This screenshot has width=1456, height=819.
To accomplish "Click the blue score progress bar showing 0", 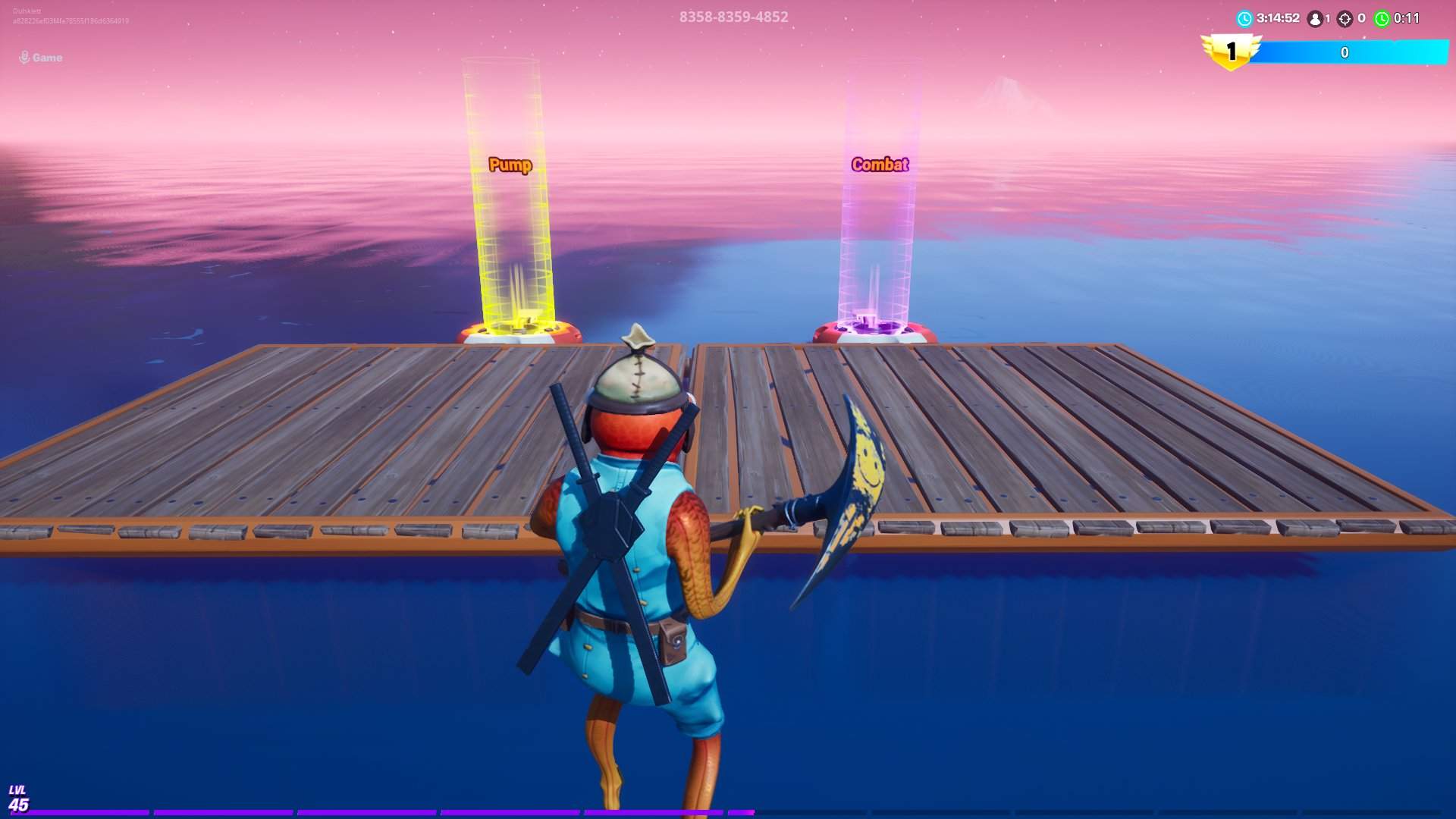I will tap(1345, 53).
